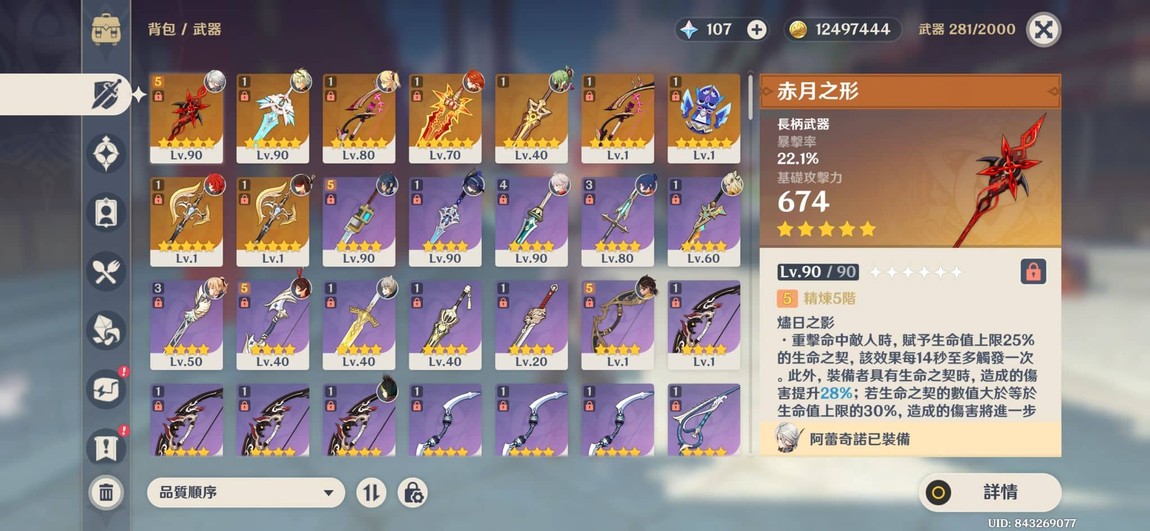Close the inventory with the X button

coord(1043,30)
